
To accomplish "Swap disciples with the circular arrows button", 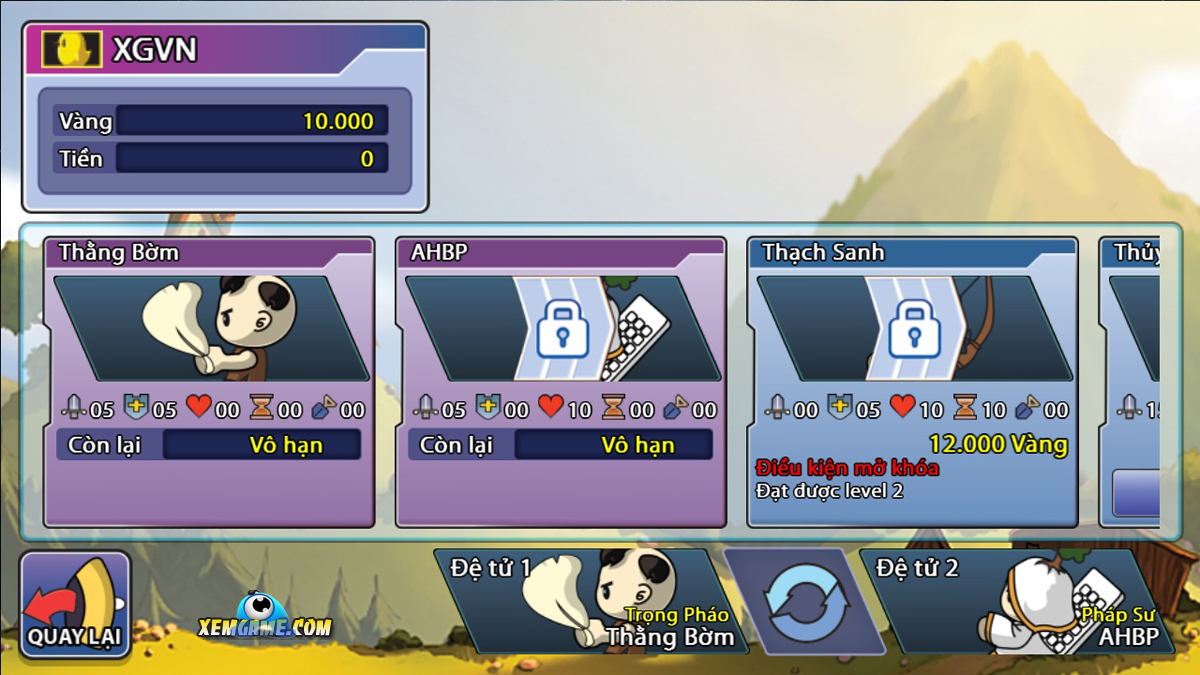I will click(x=805, y=602).
